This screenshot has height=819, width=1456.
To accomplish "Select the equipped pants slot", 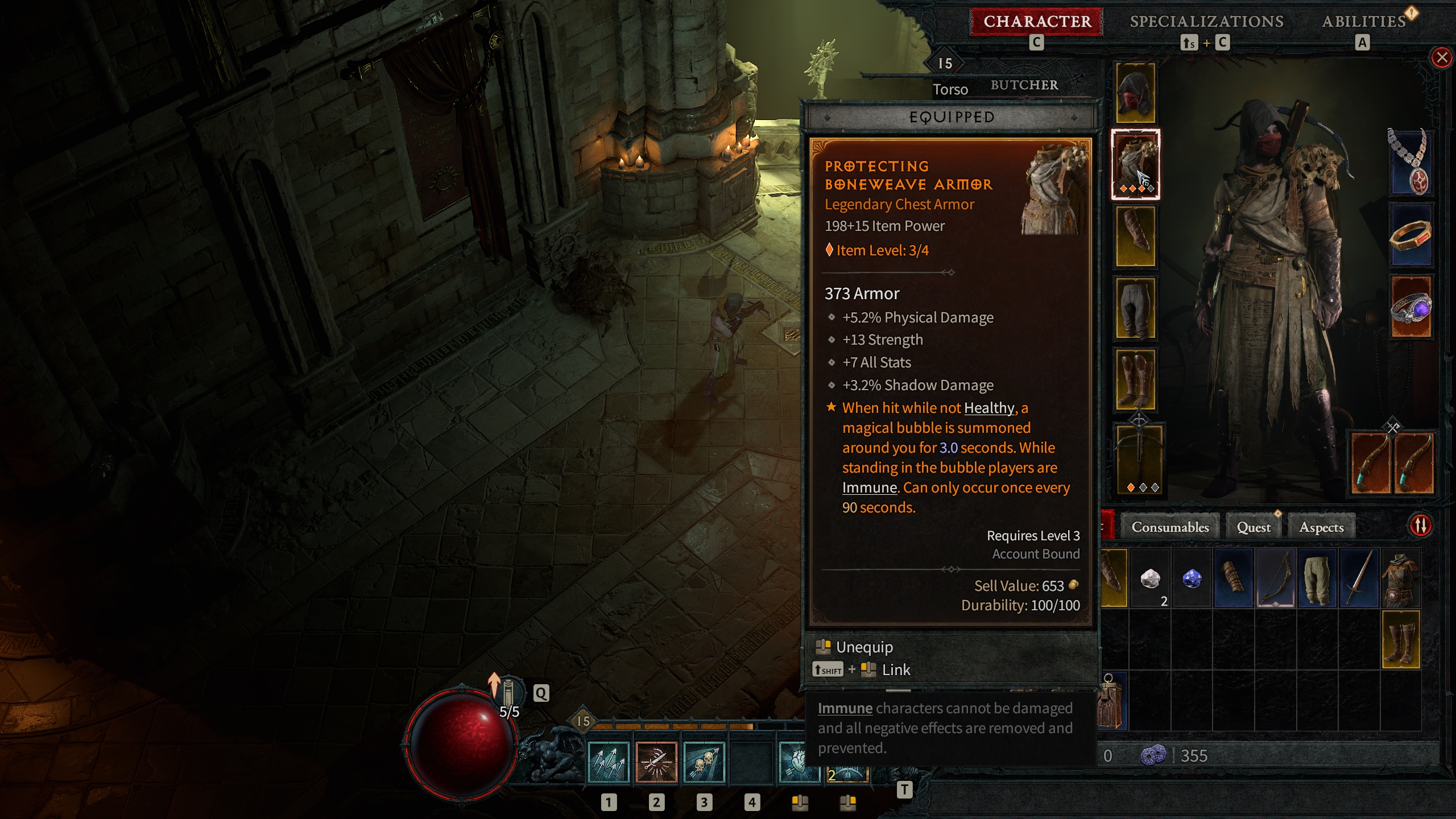I will (x=1135, y=308).
